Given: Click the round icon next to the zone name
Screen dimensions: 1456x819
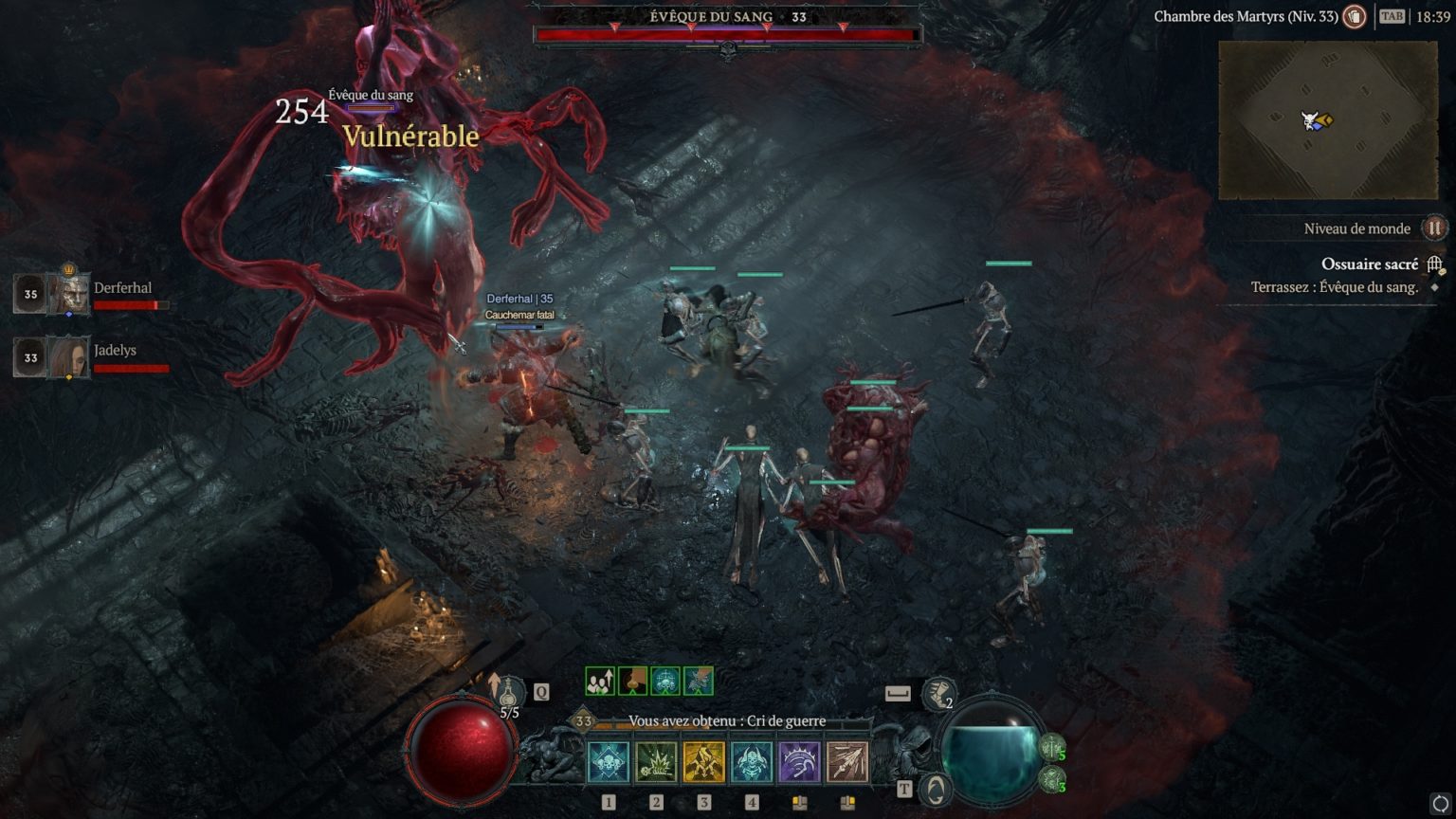Looking at the screenshot, I should 1355,17.
